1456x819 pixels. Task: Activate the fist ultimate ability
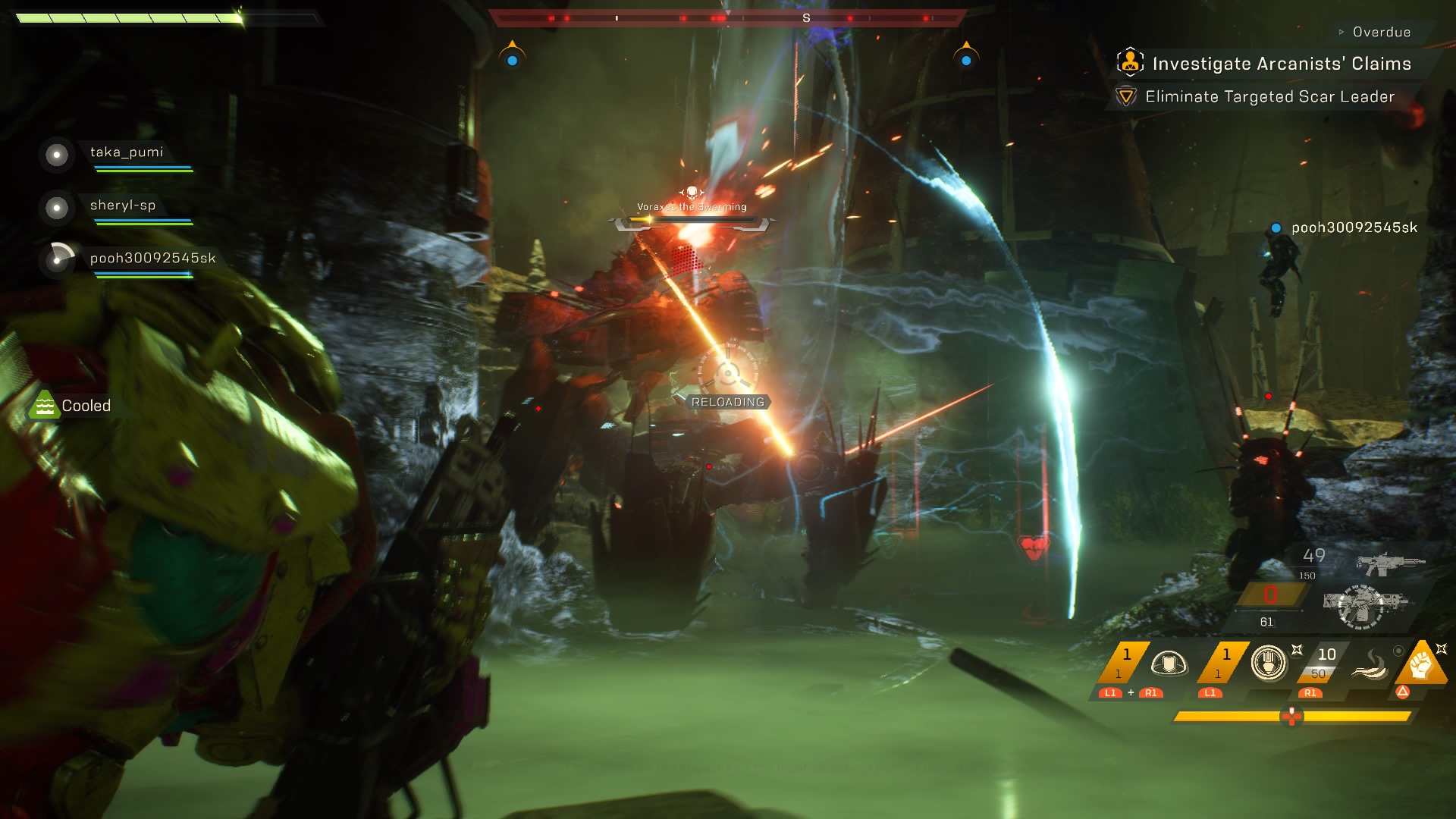click(x=1420, y=664)
